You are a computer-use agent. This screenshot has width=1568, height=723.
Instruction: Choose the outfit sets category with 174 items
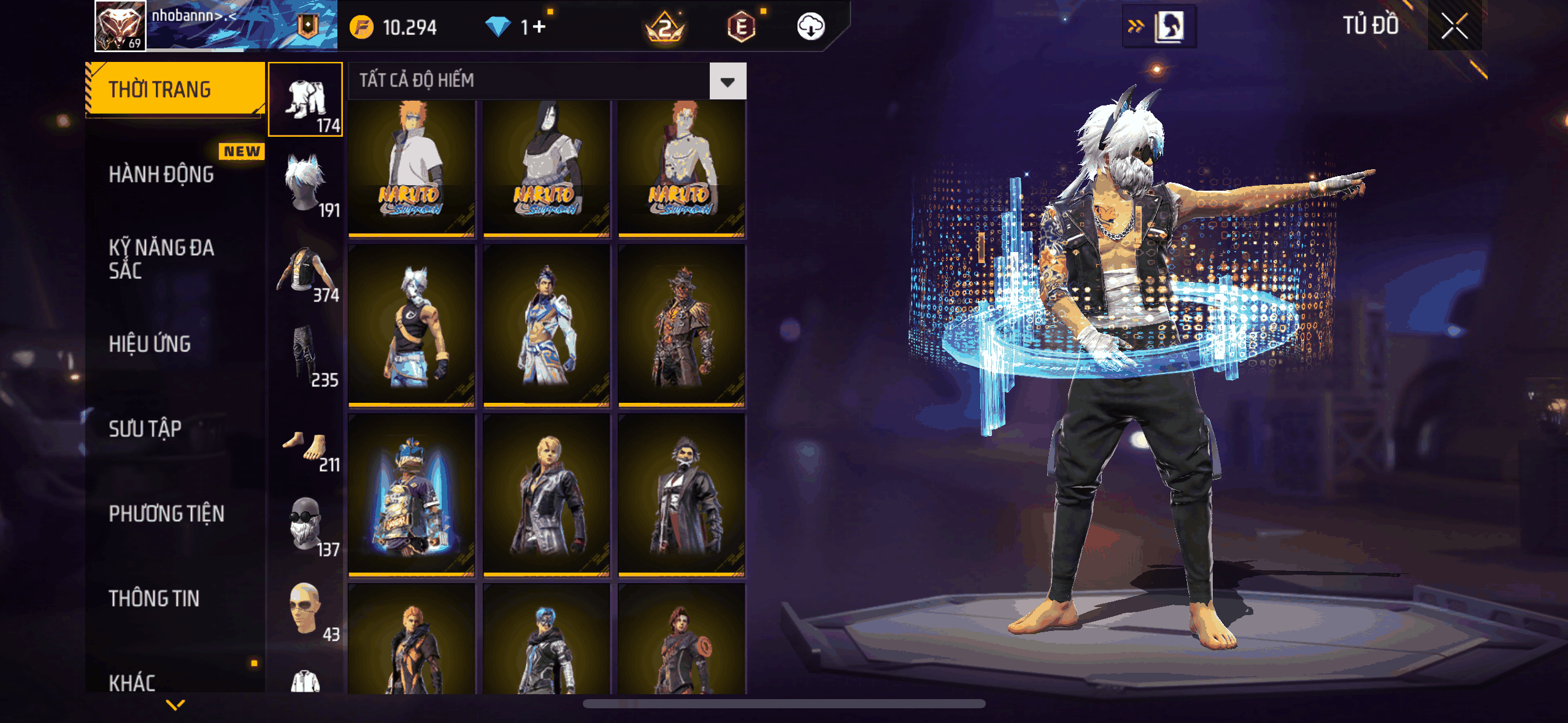click(x=306, y=99)
